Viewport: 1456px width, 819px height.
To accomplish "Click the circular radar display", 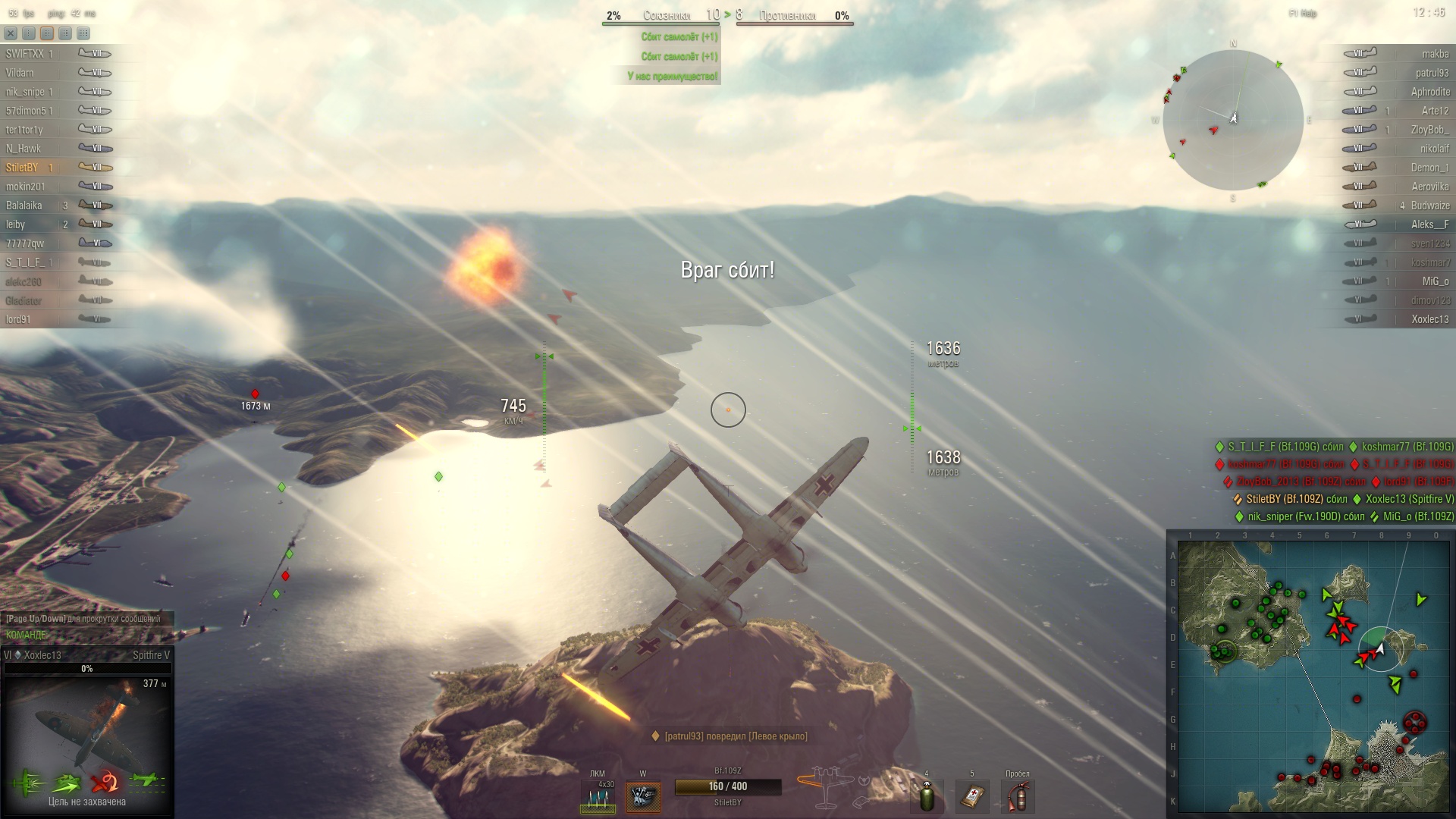I will point(1233,120).
